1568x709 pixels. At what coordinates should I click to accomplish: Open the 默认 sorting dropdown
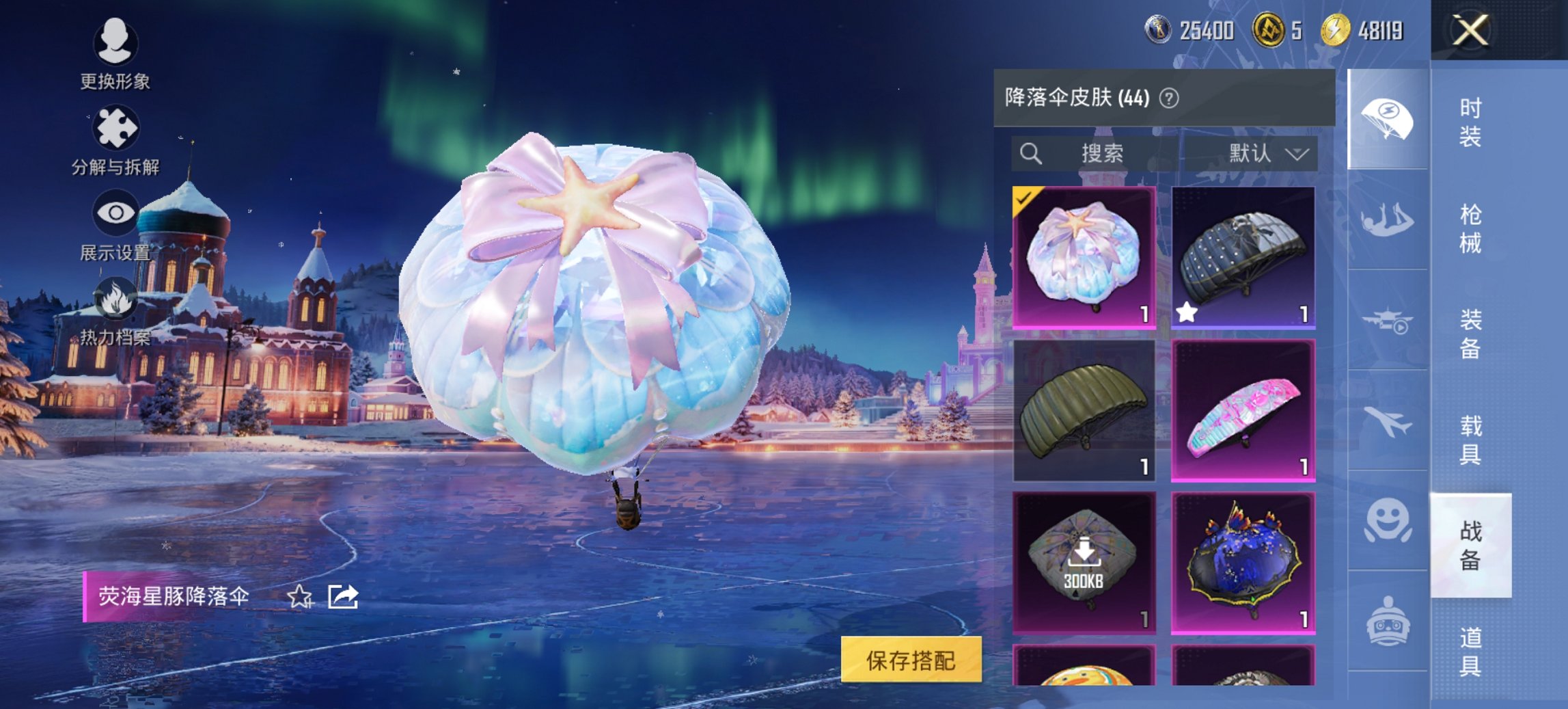[x=1267, y=154]
